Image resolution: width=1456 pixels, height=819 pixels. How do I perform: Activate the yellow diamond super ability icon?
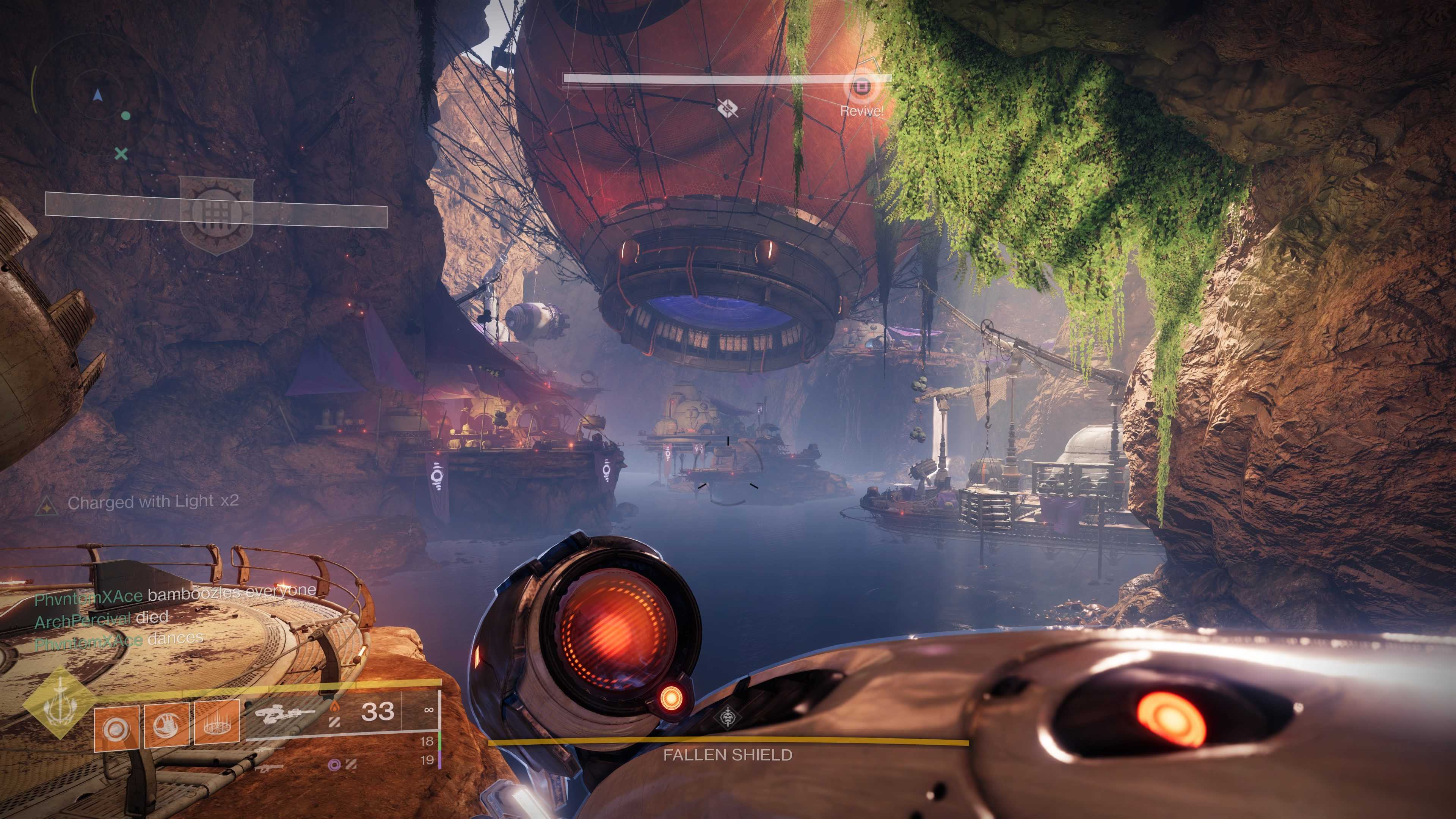pos(59,708)
